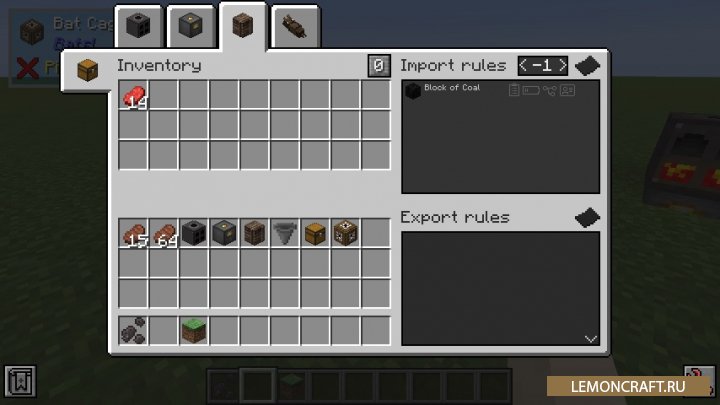Select the grass block in the hotbar row

(194, 328)
